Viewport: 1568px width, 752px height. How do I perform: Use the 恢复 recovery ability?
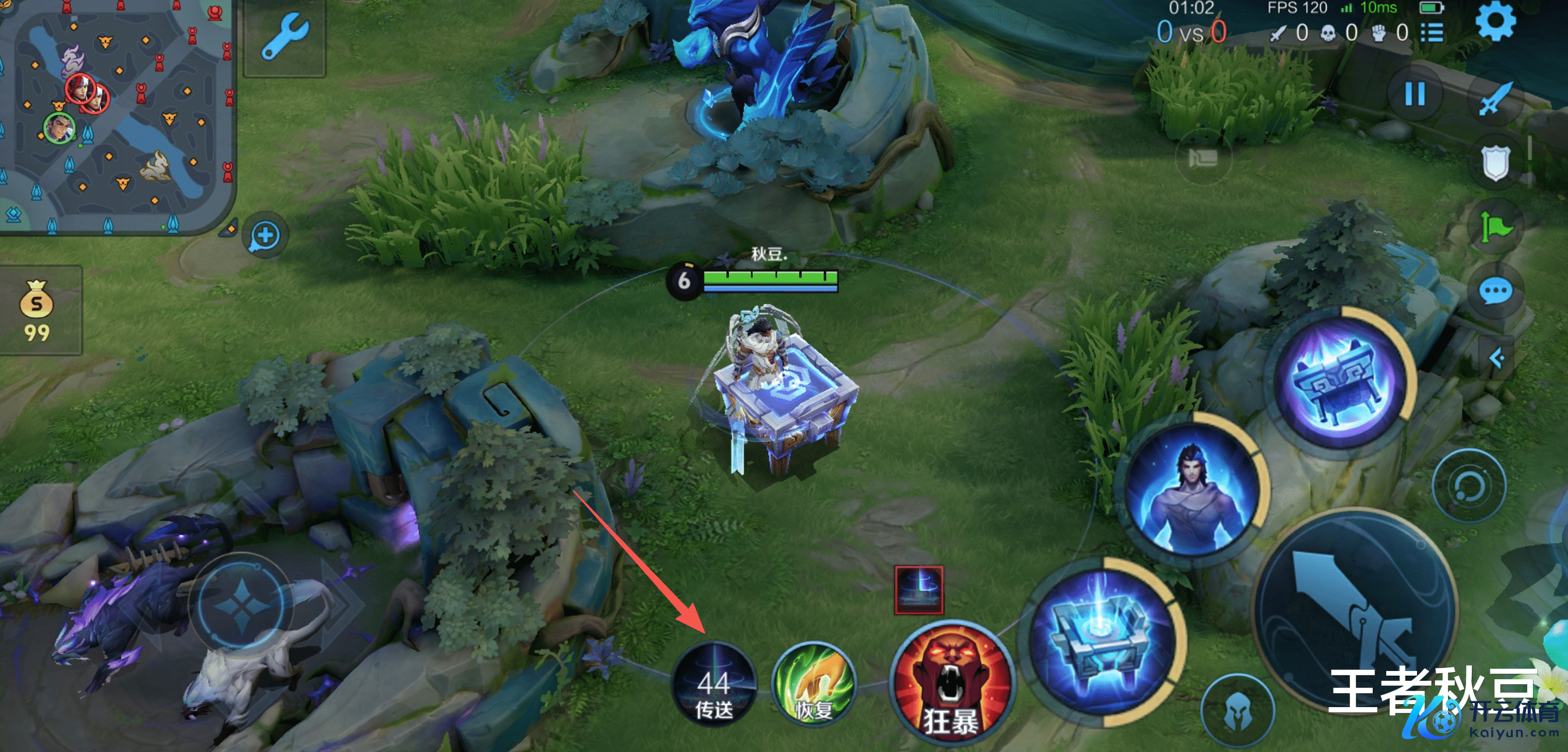(x=813, y=684)
